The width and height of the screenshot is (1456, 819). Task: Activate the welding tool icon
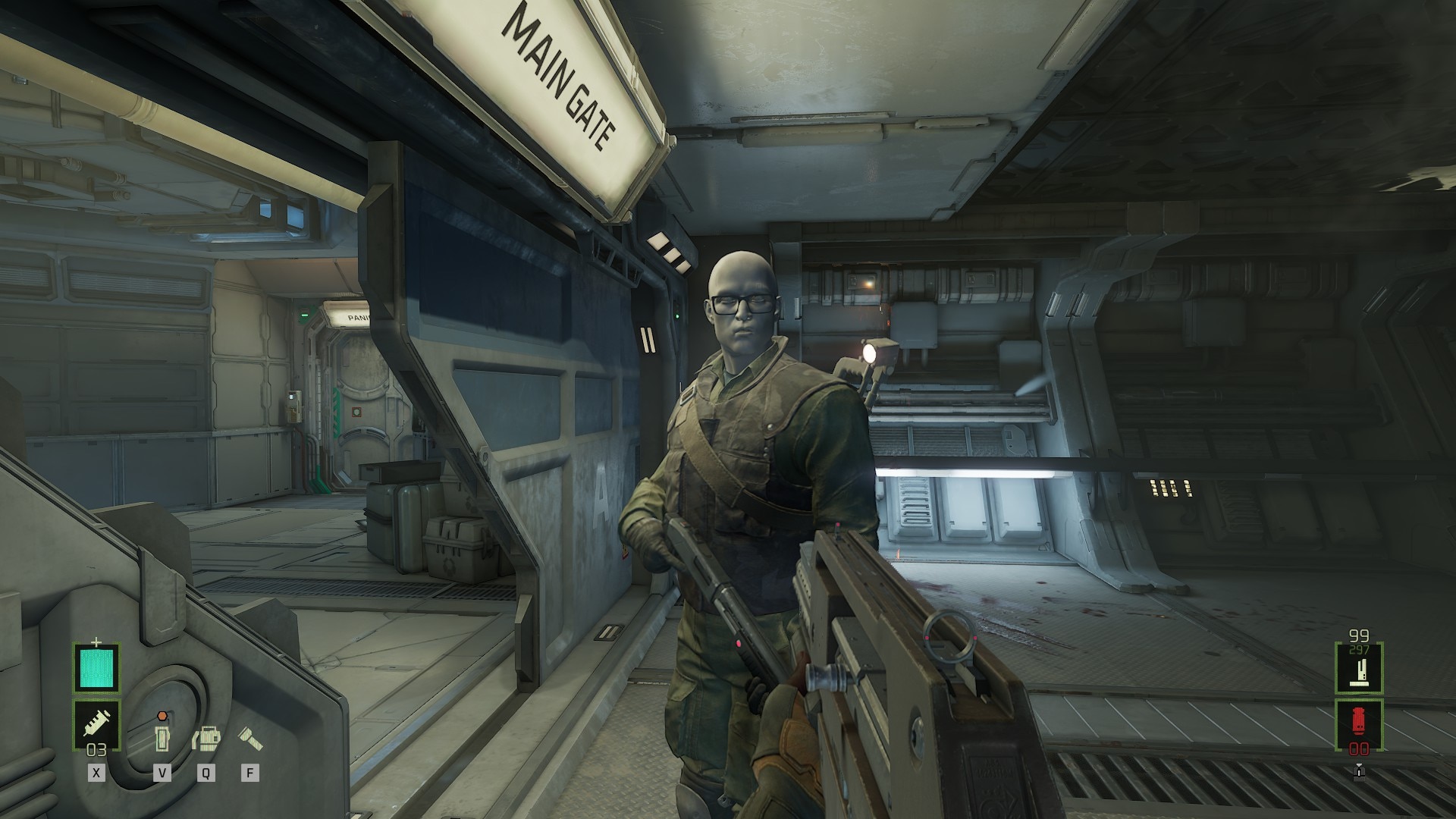point(206,737)
